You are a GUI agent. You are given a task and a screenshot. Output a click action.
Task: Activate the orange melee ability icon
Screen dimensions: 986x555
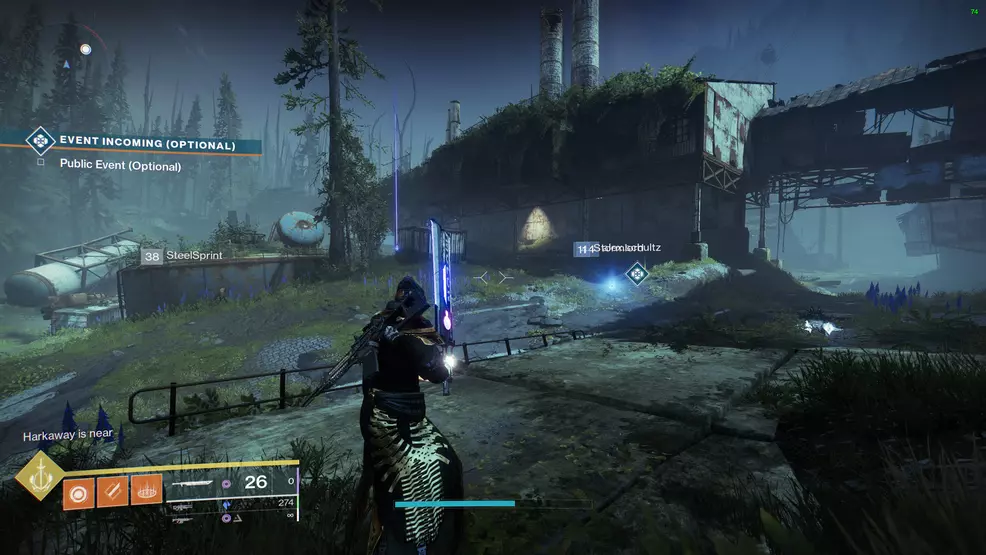pos(112,492)
